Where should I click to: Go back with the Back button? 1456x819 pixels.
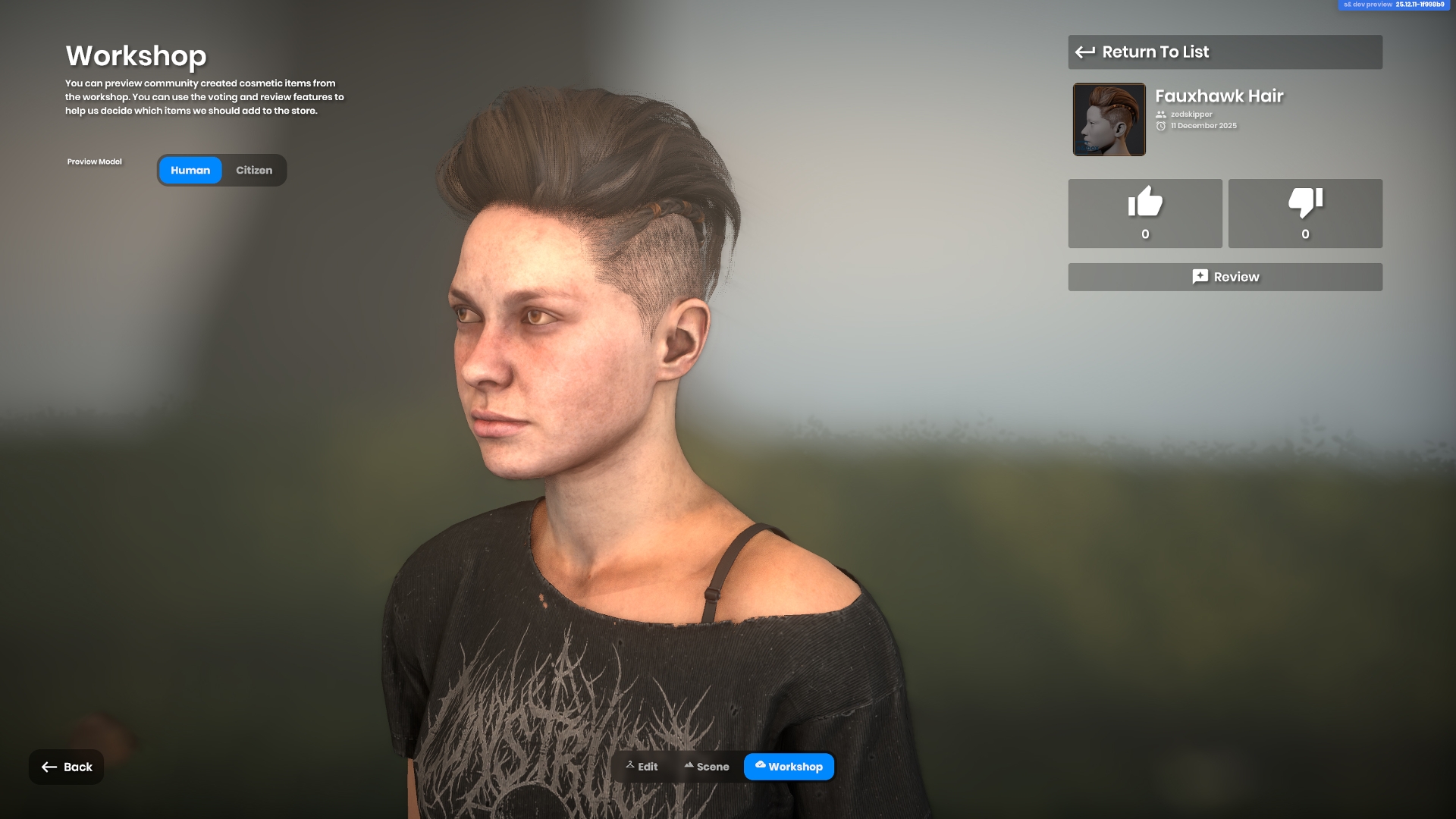pos(67,767)
